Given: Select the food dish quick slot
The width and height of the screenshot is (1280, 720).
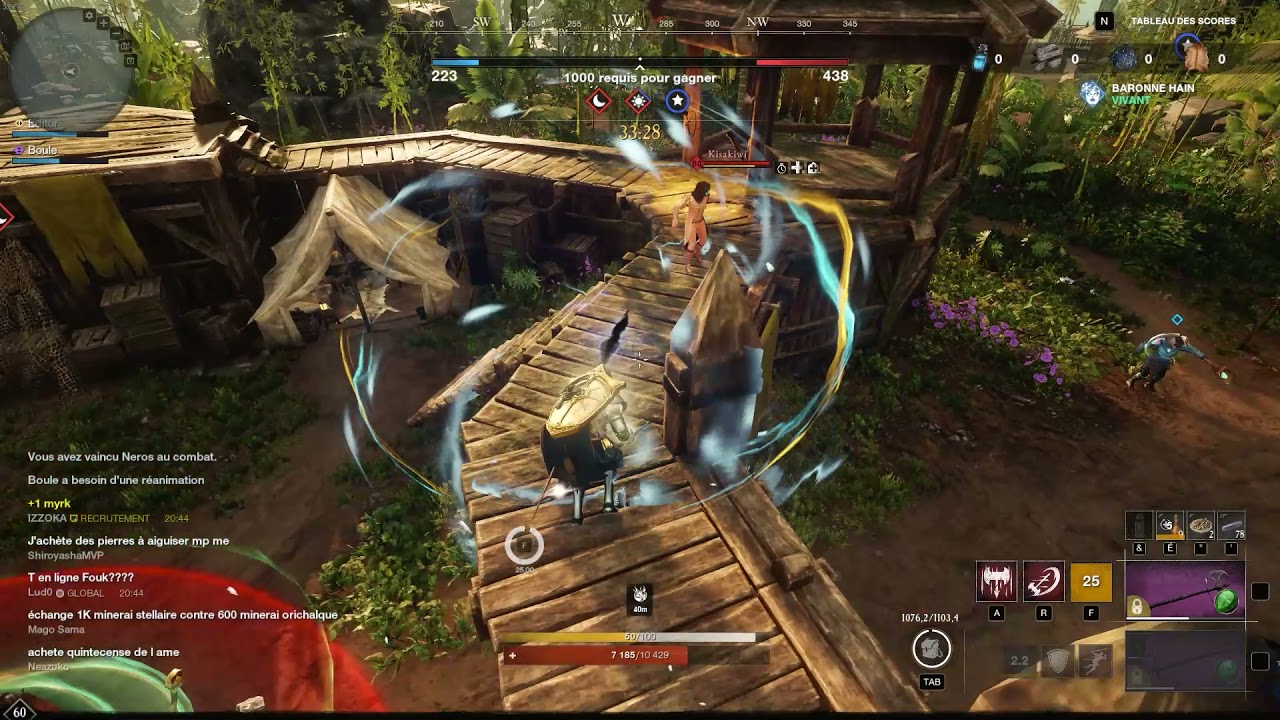Looking at the screenshot, I should click(x=1201, y=525).
